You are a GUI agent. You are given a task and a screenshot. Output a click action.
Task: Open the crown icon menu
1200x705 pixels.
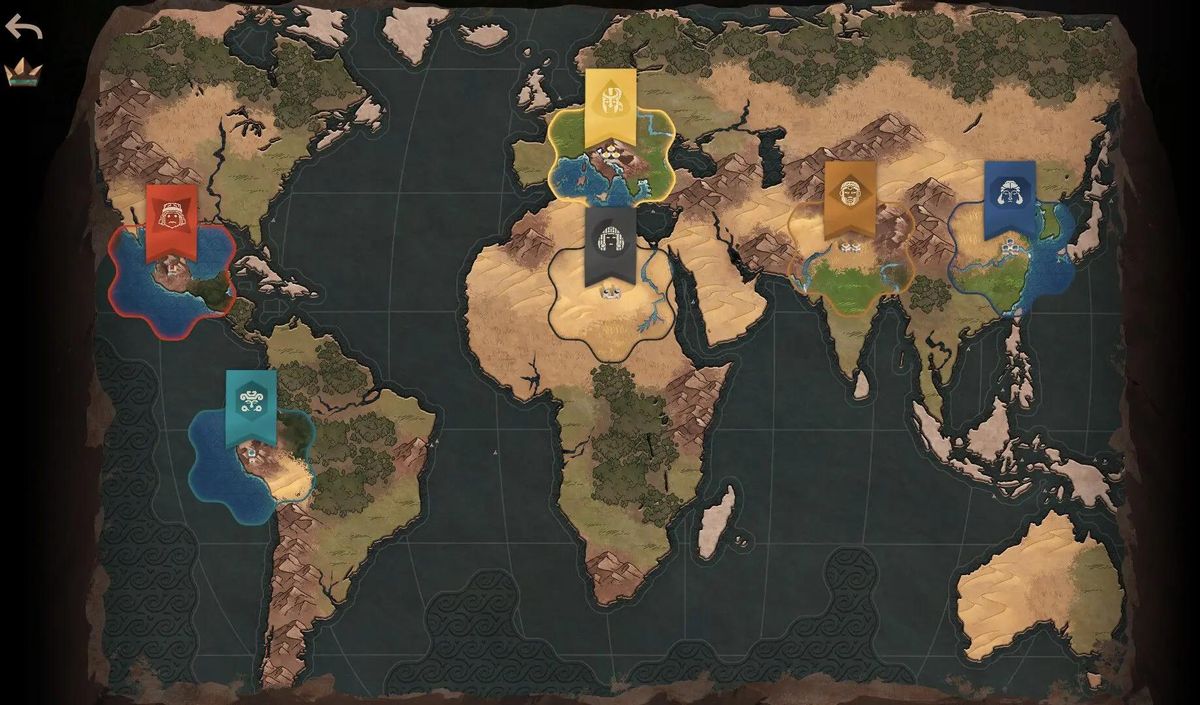tap(23, 72)
